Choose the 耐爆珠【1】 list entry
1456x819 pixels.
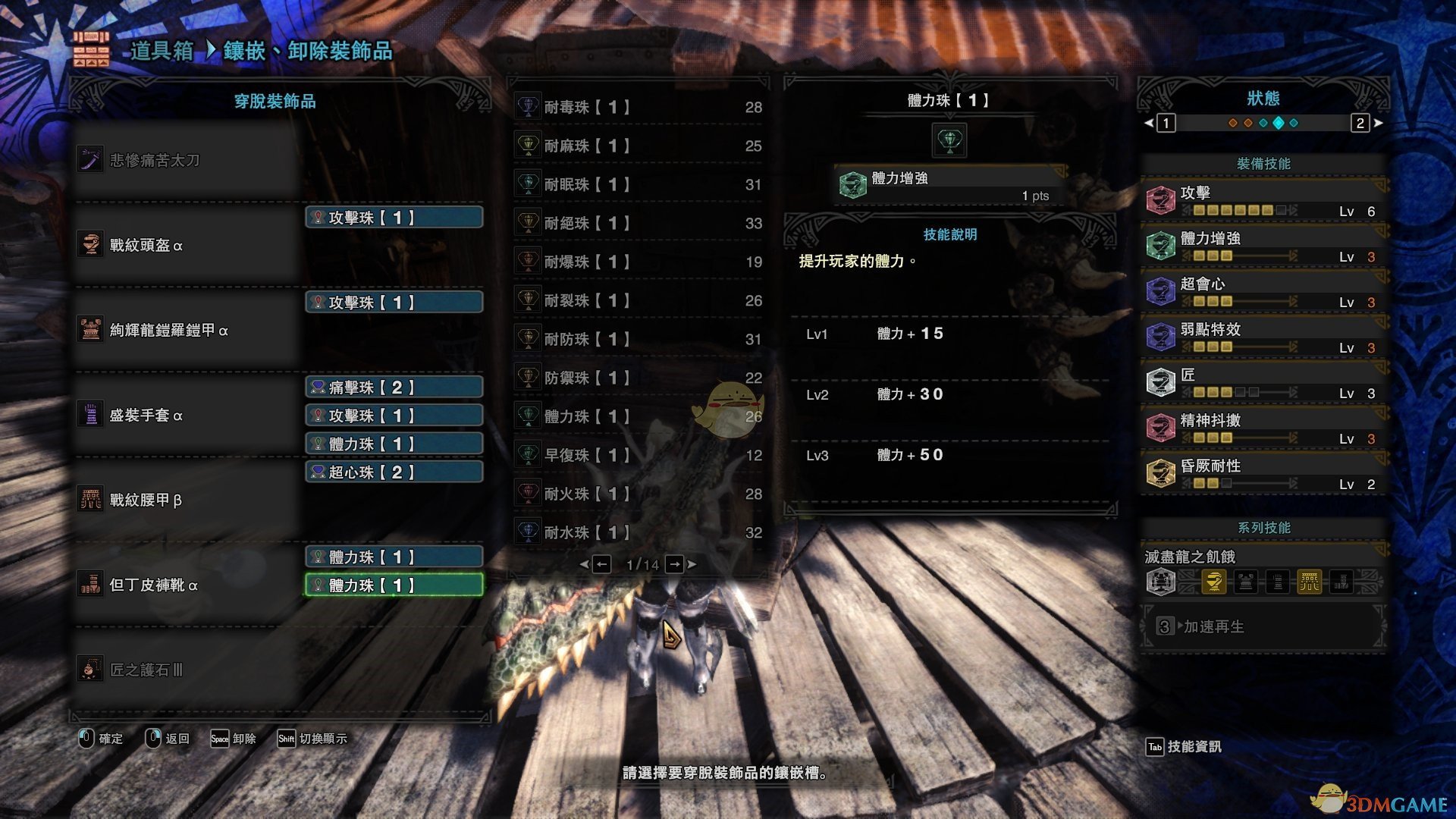point(639,262)
